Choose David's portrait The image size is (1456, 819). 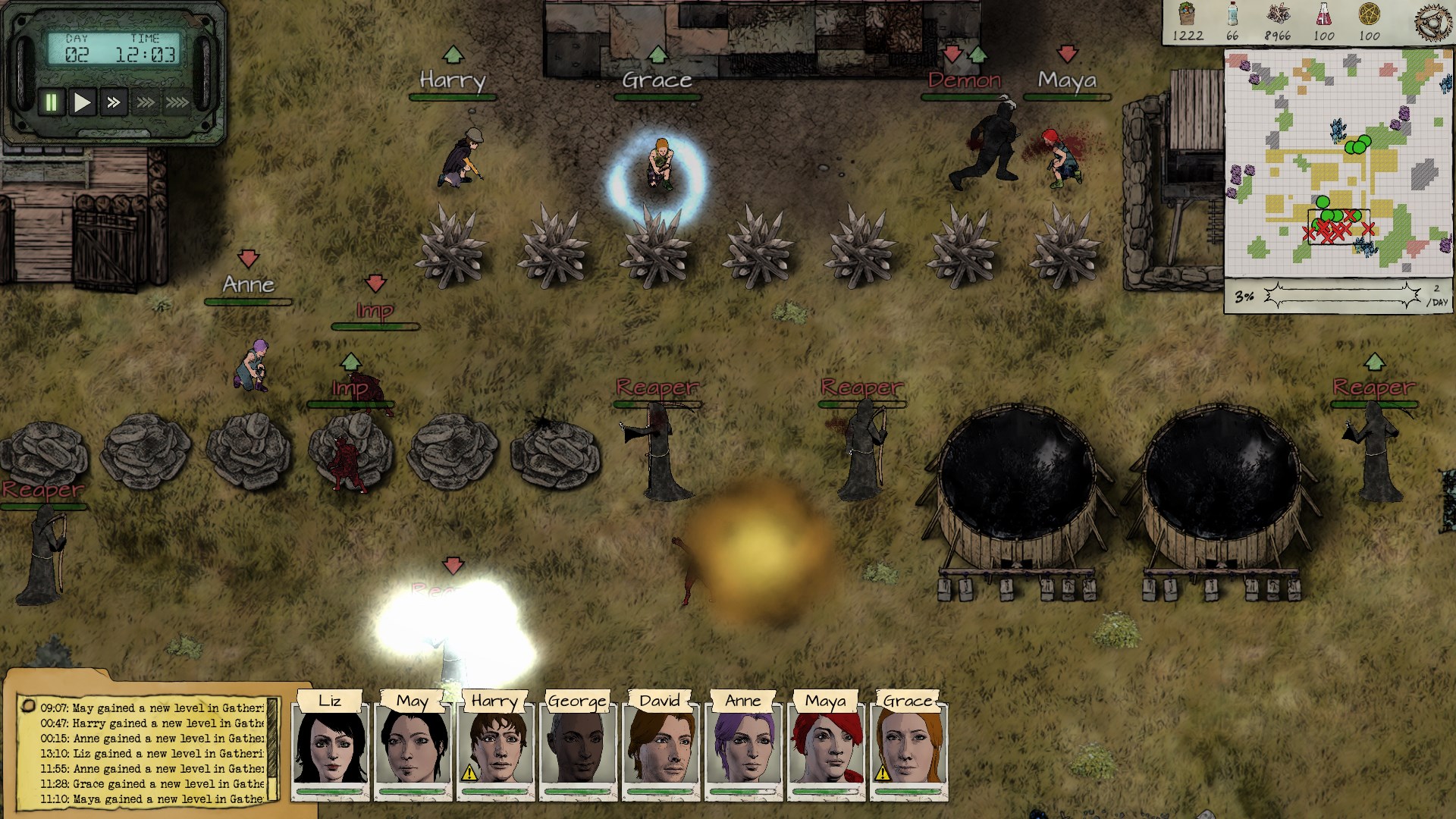point(661,748)
